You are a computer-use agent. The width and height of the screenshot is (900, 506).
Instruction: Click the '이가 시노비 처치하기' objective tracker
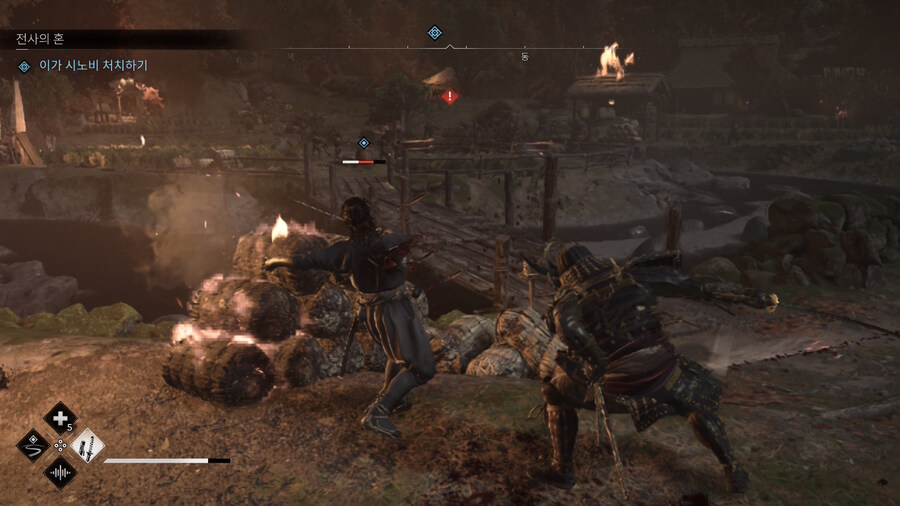92,66
